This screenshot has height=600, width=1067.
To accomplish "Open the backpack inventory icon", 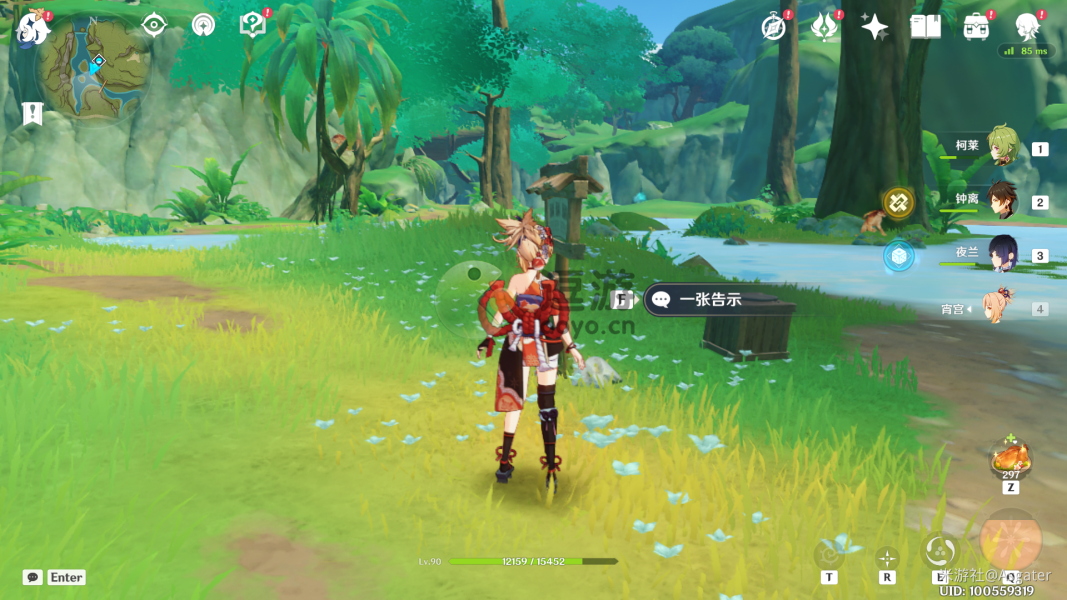I will point(976,27).
